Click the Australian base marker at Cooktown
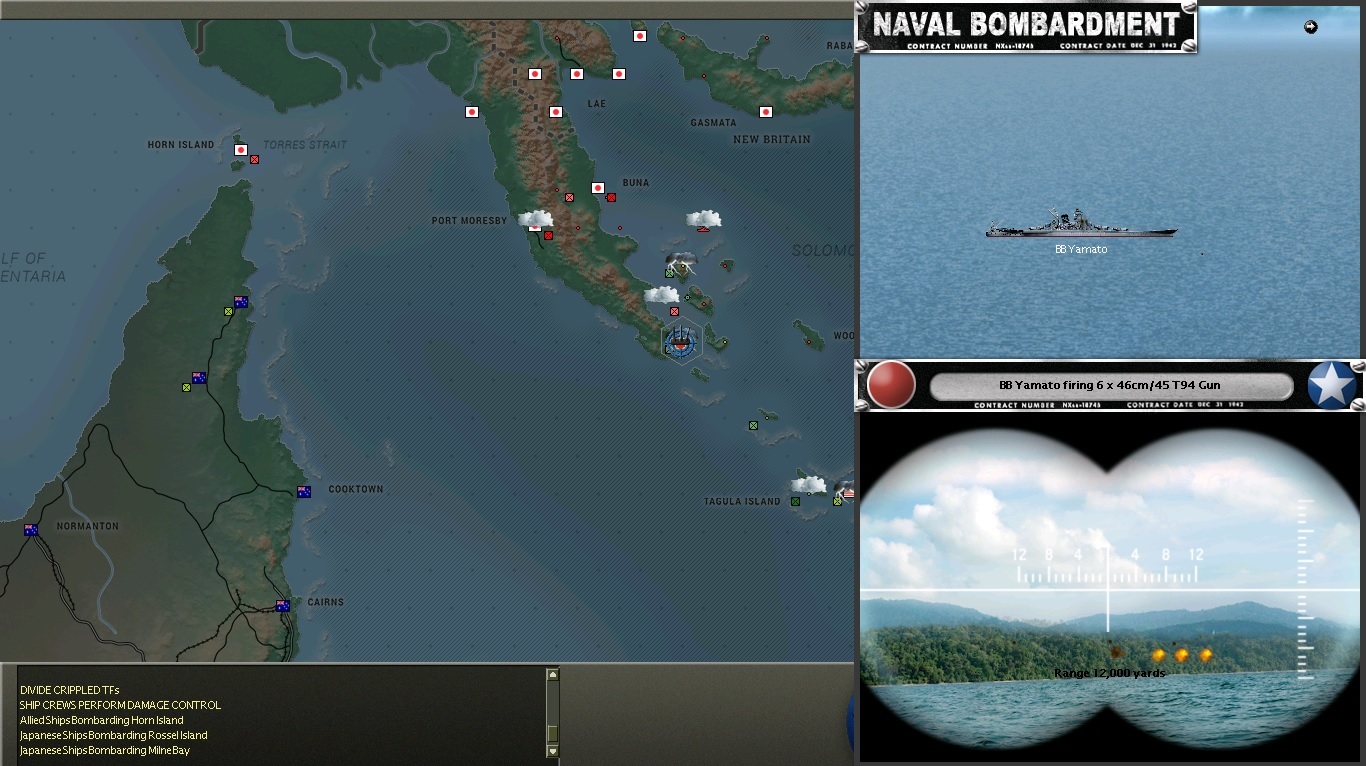1366x766 pixels. [x=303, y=491]
